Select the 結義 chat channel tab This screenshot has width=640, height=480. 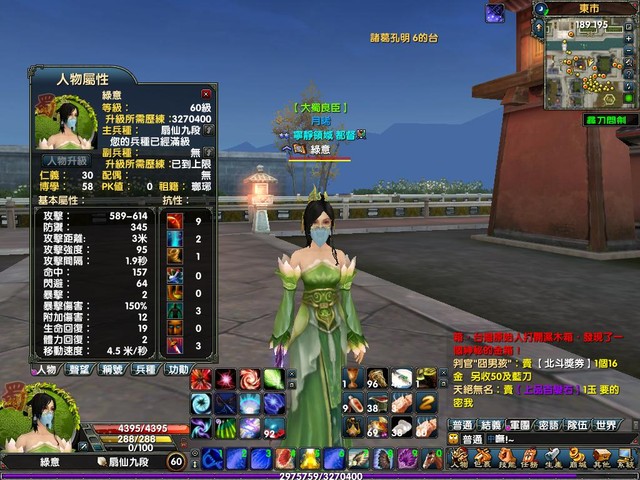click(492, 425)
